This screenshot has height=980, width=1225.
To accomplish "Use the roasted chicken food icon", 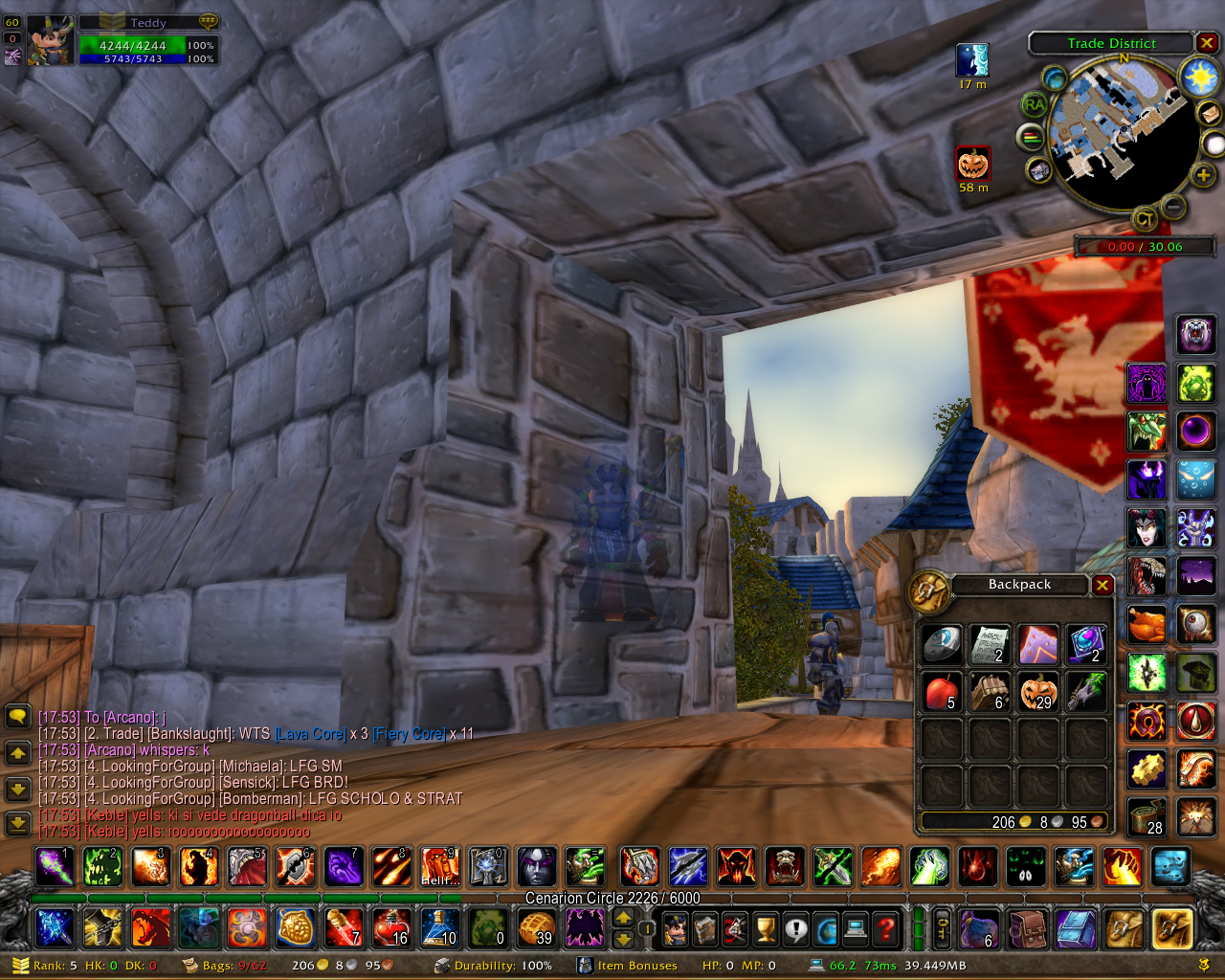I will pyautogui.click(x=1147, y=625).
